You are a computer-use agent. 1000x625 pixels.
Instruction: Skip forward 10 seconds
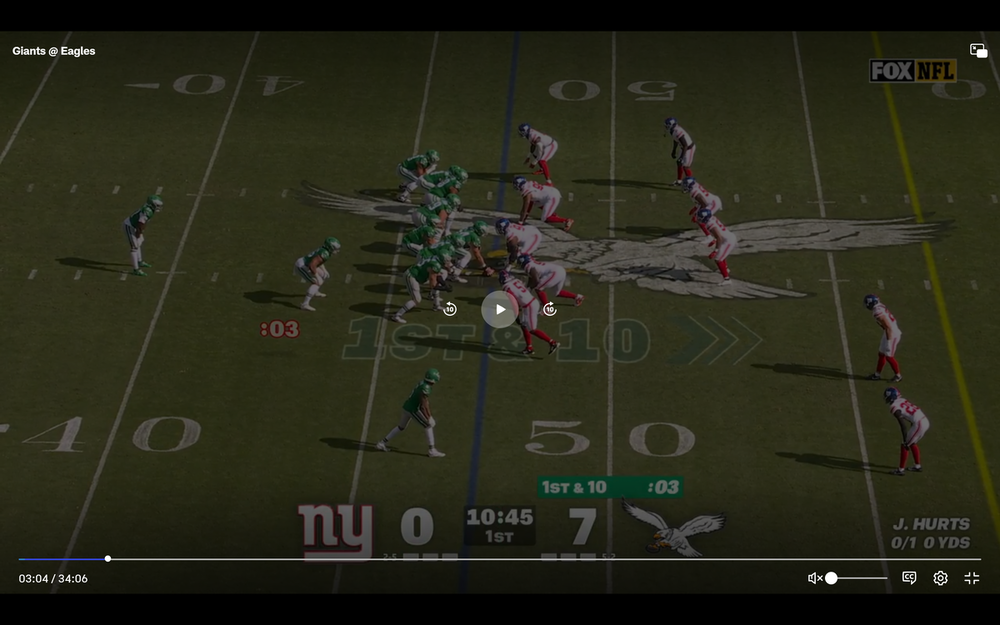coord(549,309)
